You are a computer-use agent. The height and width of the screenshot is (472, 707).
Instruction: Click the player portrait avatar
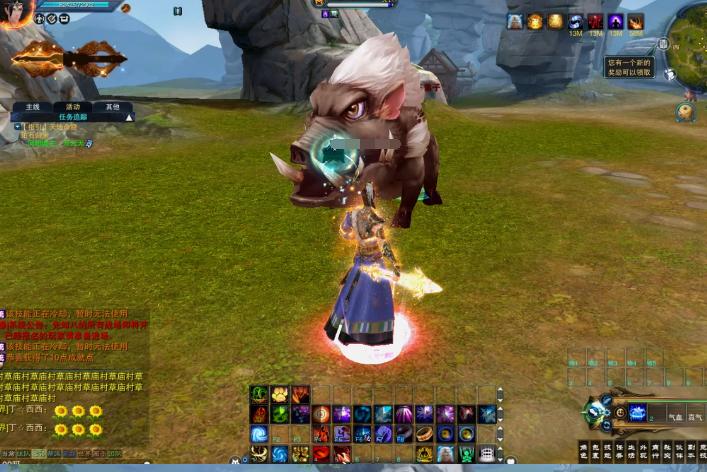(17, 12)
